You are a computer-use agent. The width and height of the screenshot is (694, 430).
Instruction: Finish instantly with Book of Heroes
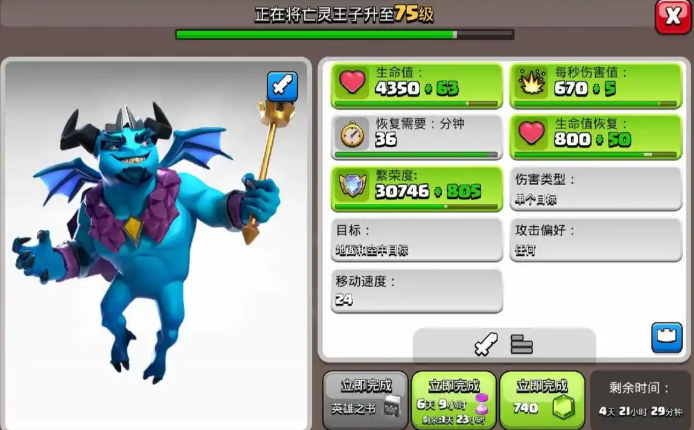pos(366,399)
